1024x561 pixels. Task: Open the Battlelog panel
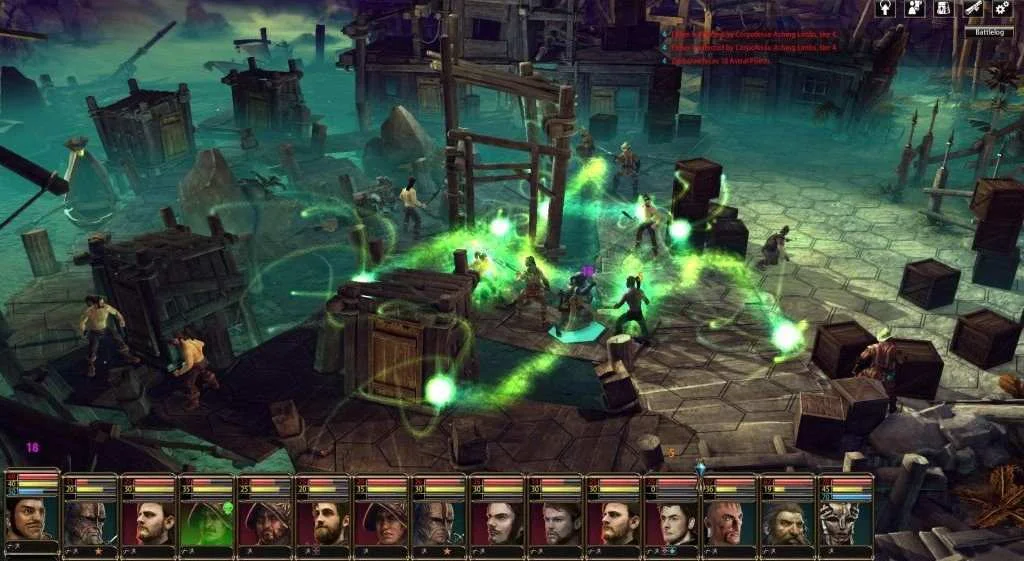tap(988, 31)
